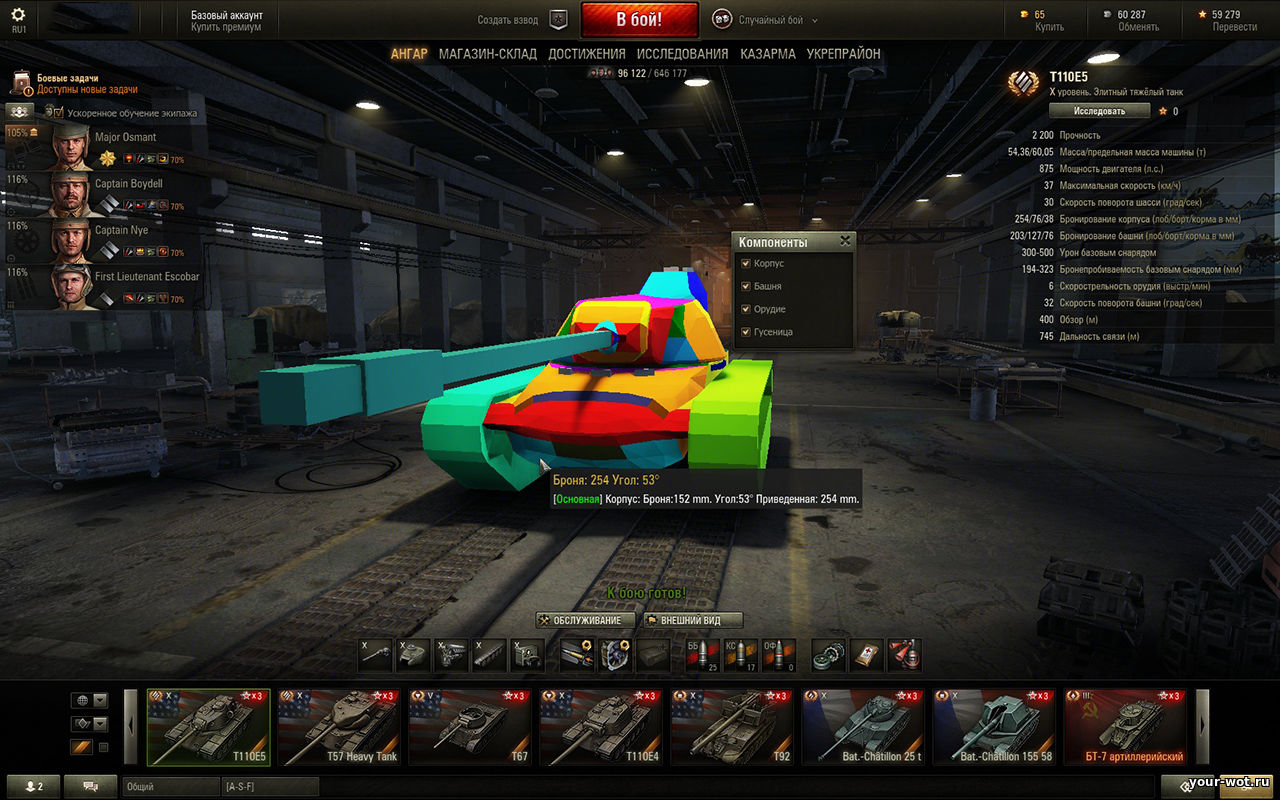Open the КАЗАРМА tab
This screenshot has height=800, width=1280.
[x=768, y=54]
